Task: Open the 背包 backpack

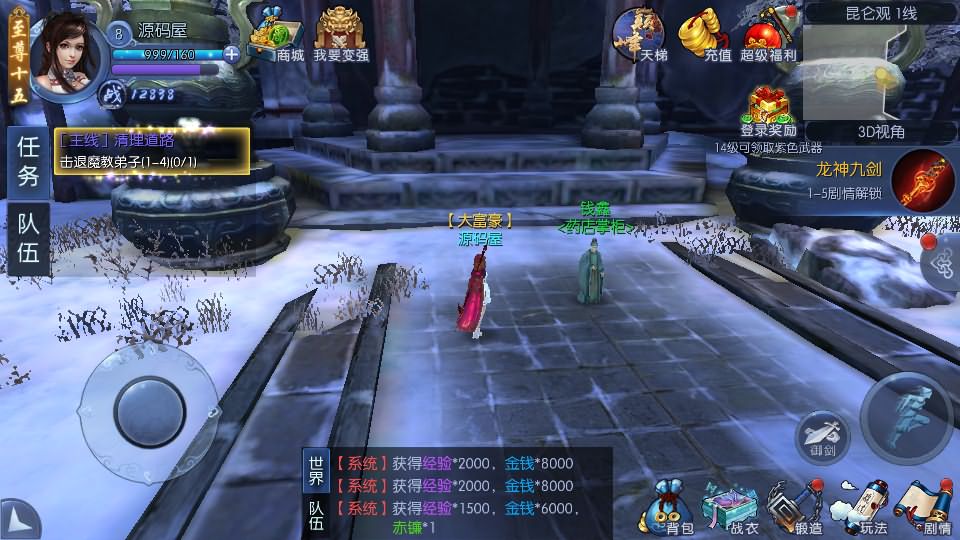Action: coord(668,504)
